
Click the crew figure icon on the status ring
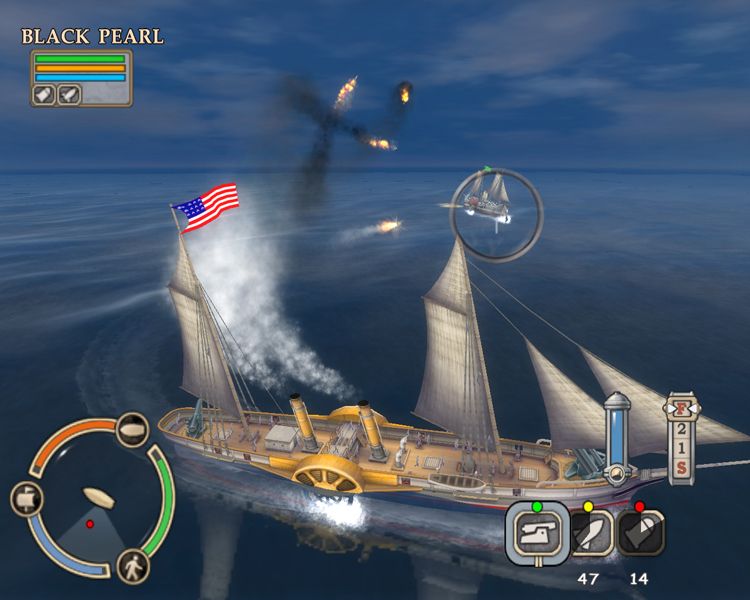pos(133,566)
